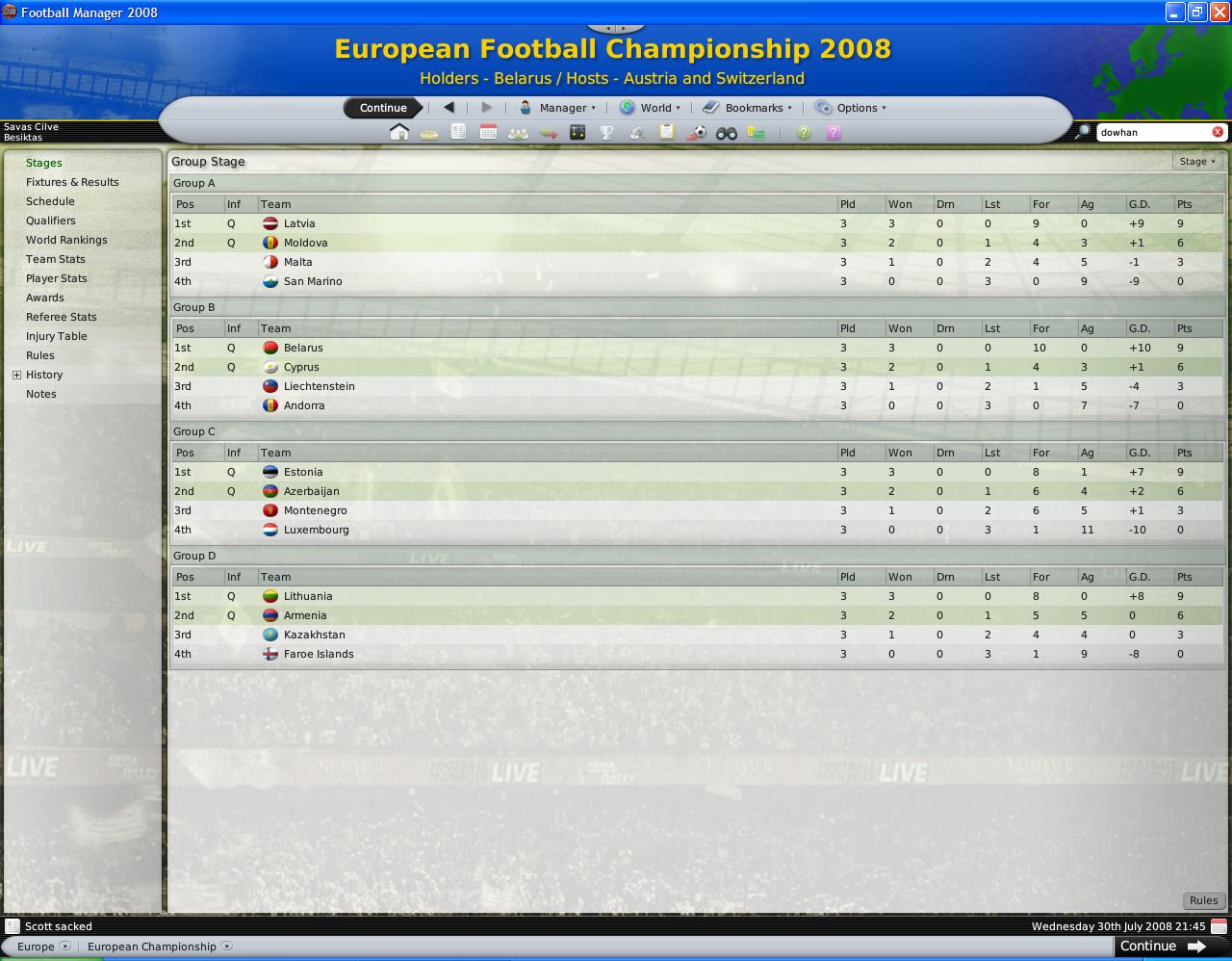This screenshot has height=961, width=1232.
Task: Click the home icon in the toolbar
Action: 399,133
